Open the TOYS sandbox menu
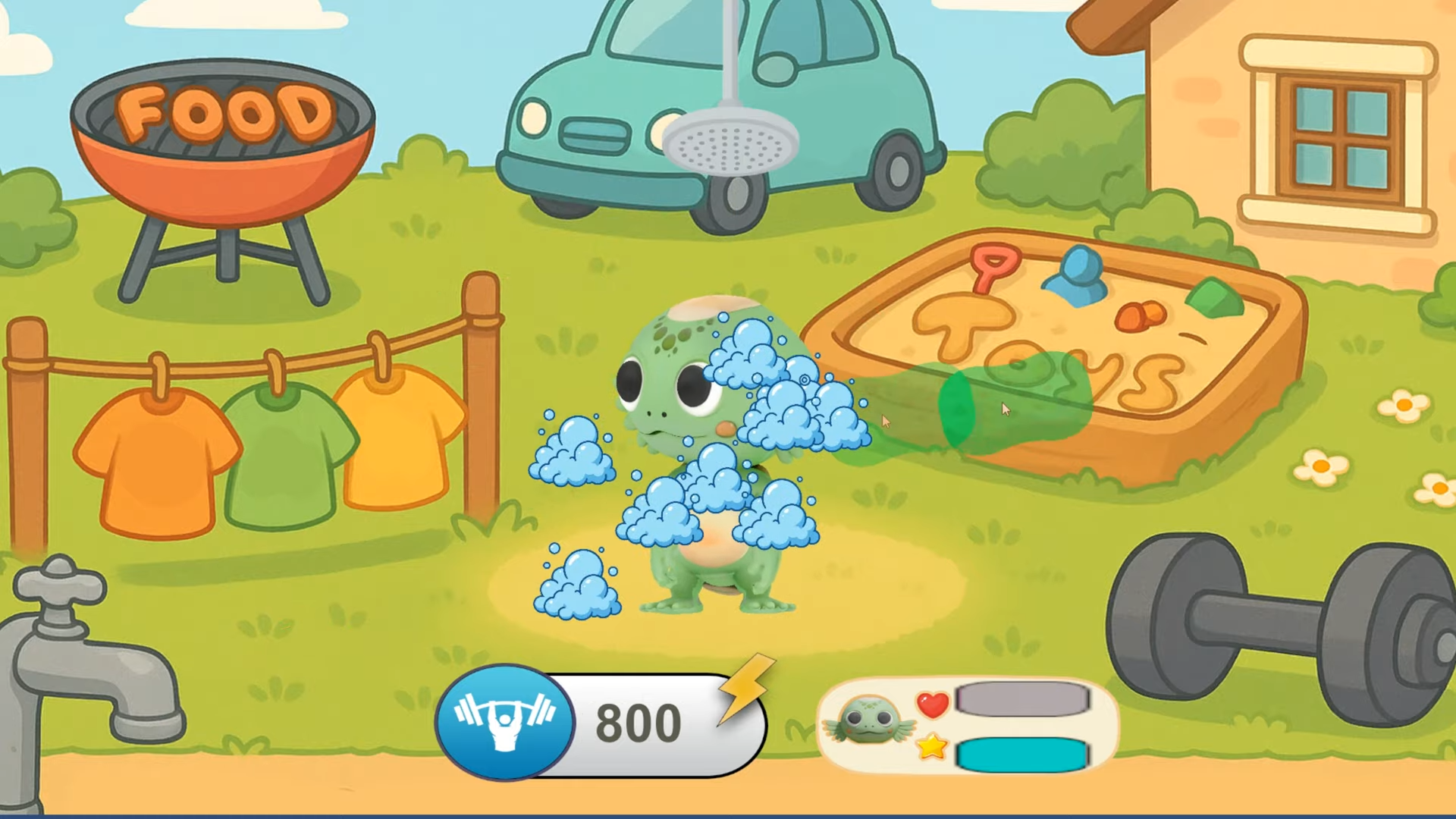Screen dimensions: 1456x819 [1054, 349]
